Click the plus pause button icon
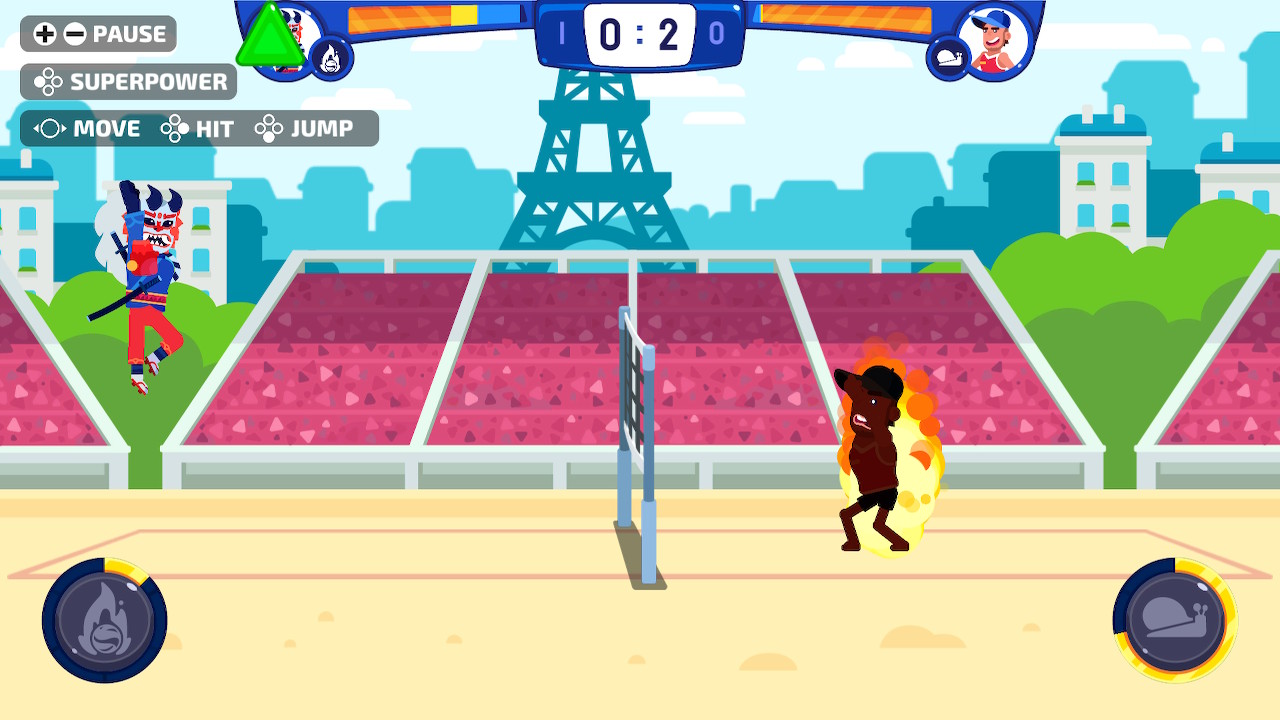The width and height of the screenshot is (1280, 720). click(x=43, y=33)
